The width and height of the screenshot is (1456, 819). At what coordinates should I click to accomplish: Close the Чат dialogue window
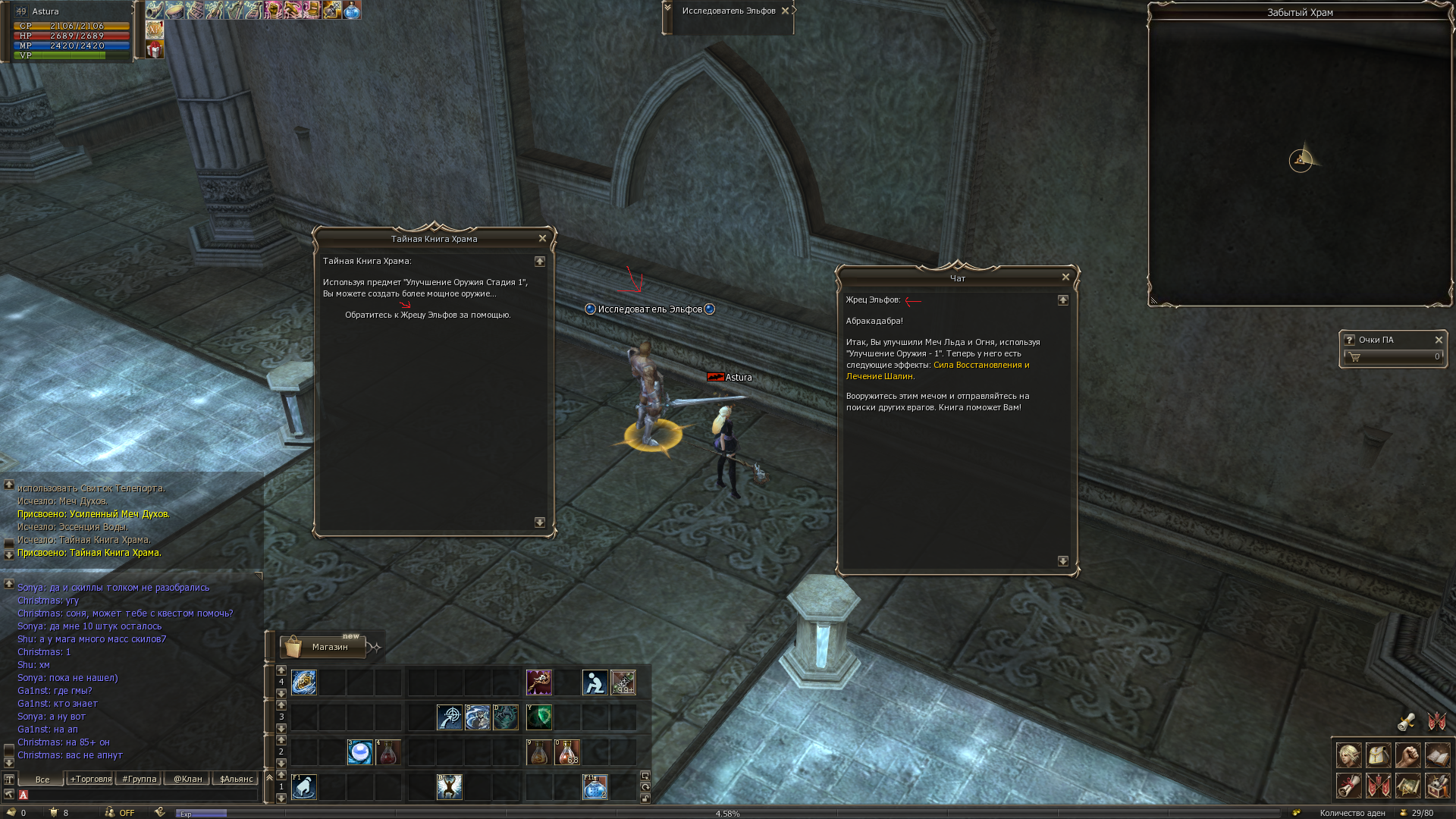[1065, 278]
